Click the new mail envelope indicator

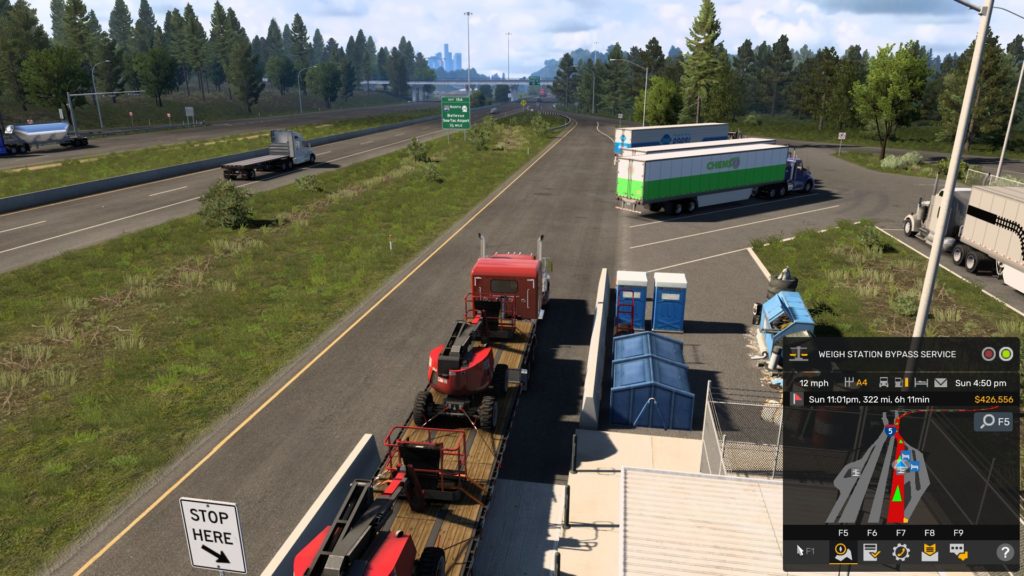pos(941,382)
